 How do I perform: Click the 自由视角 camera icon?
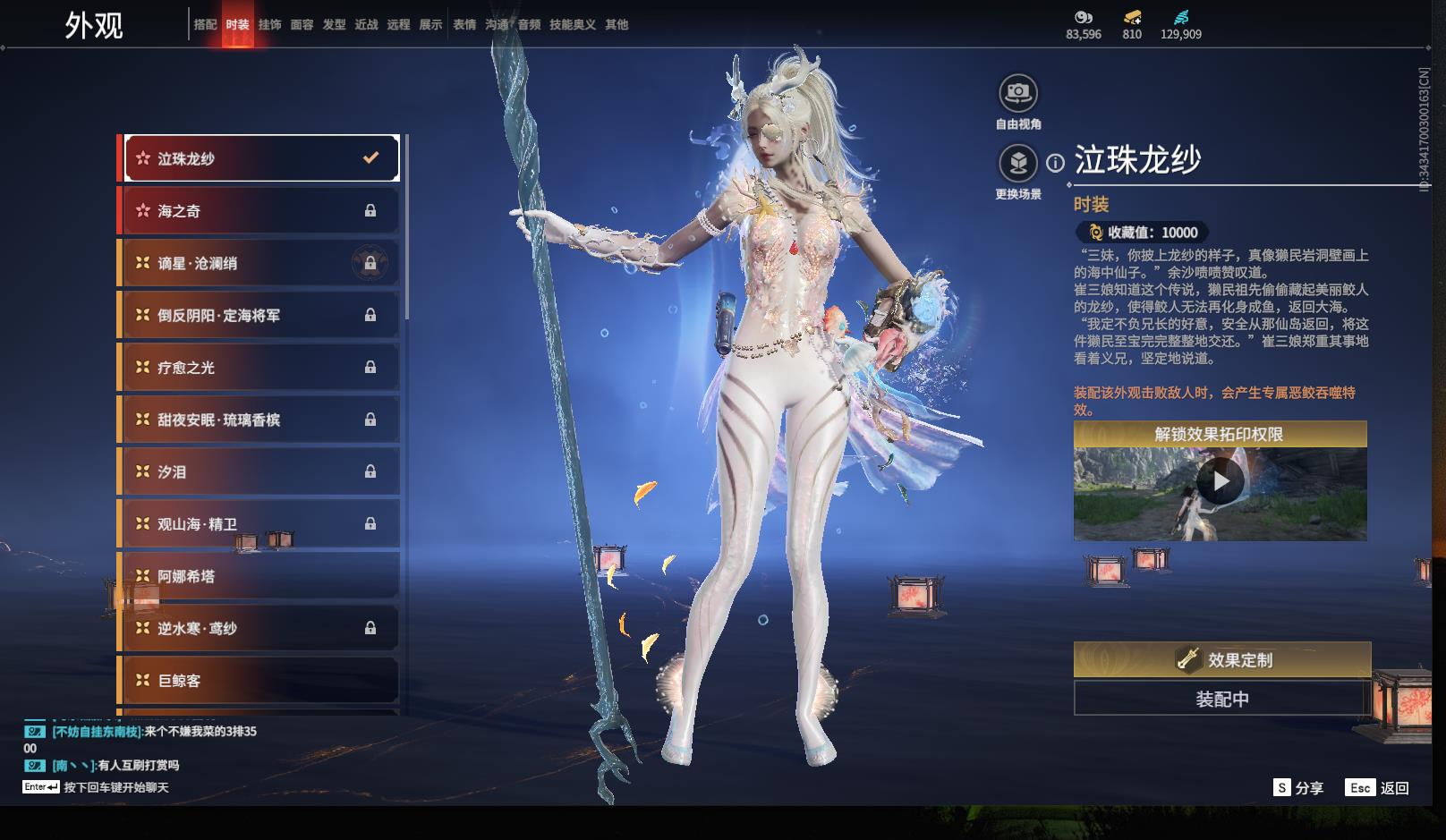1018,93
